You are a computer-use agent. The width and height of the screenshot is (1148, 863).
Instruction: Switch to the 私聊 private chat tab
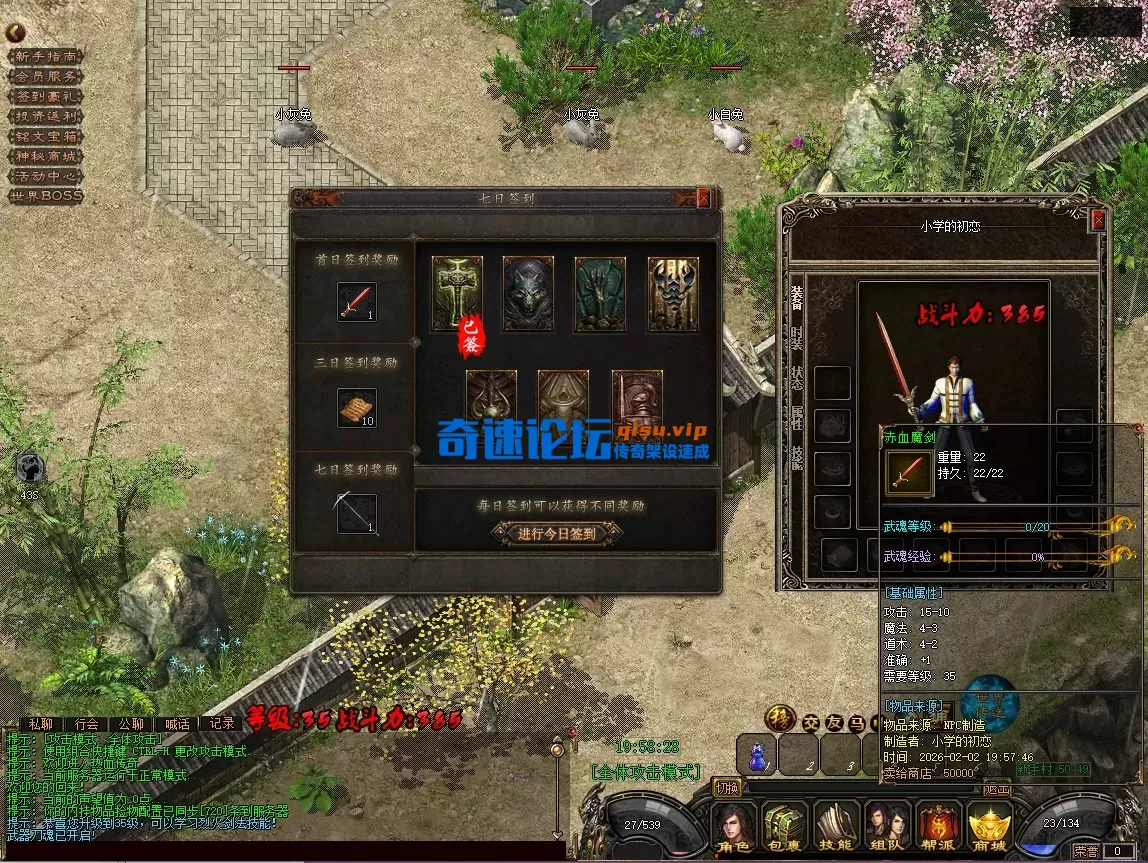pos(41,723)
